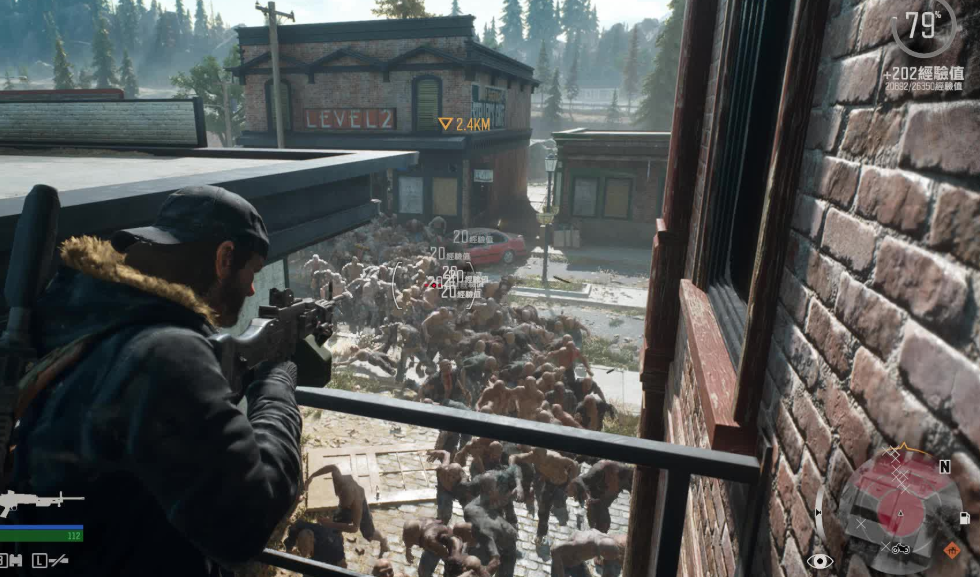Toggle the eye visibility indicator

(x=820, y=561)
